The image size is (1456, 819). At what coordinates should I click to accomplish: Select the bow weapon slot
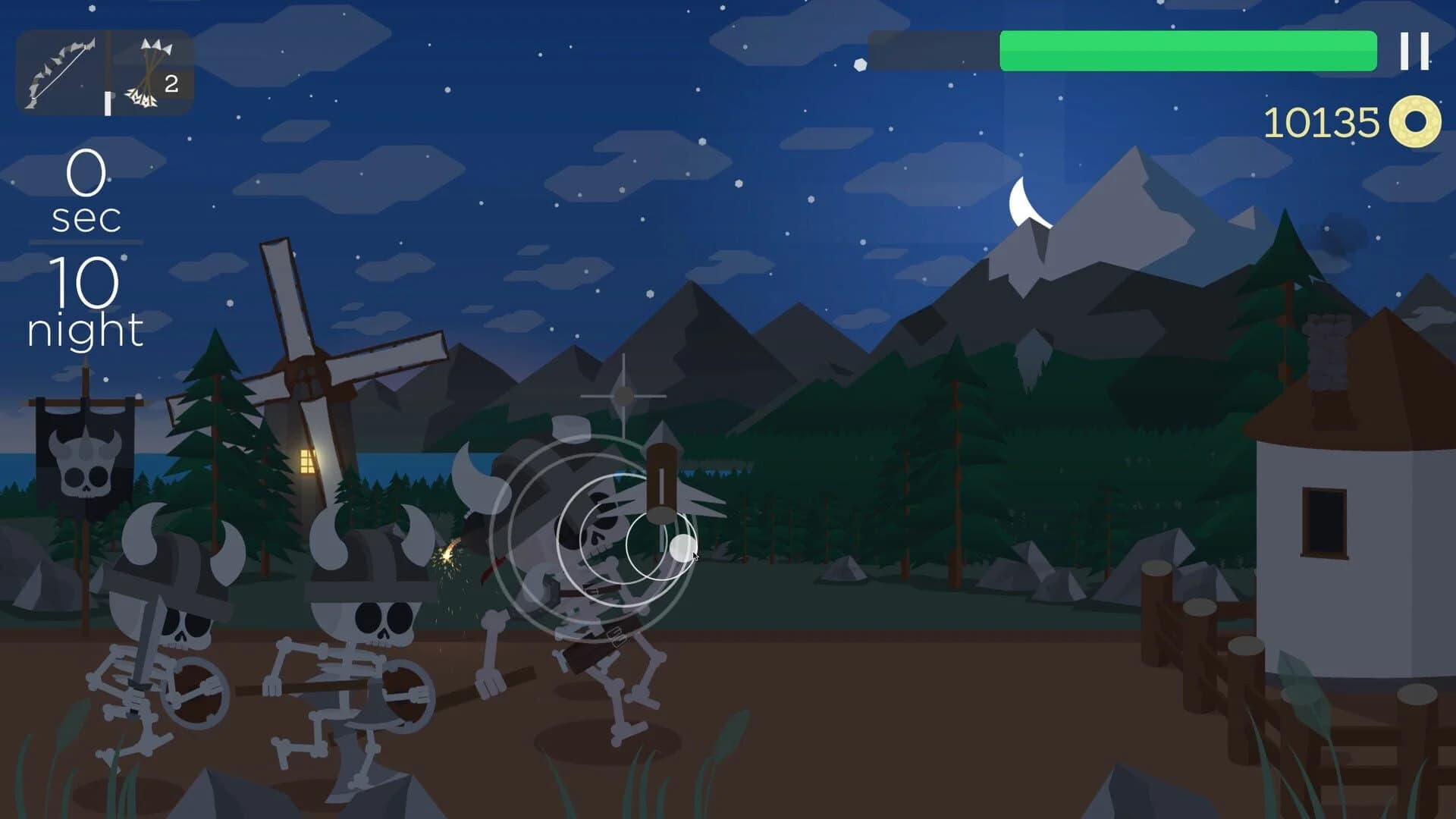click(61, 68)
